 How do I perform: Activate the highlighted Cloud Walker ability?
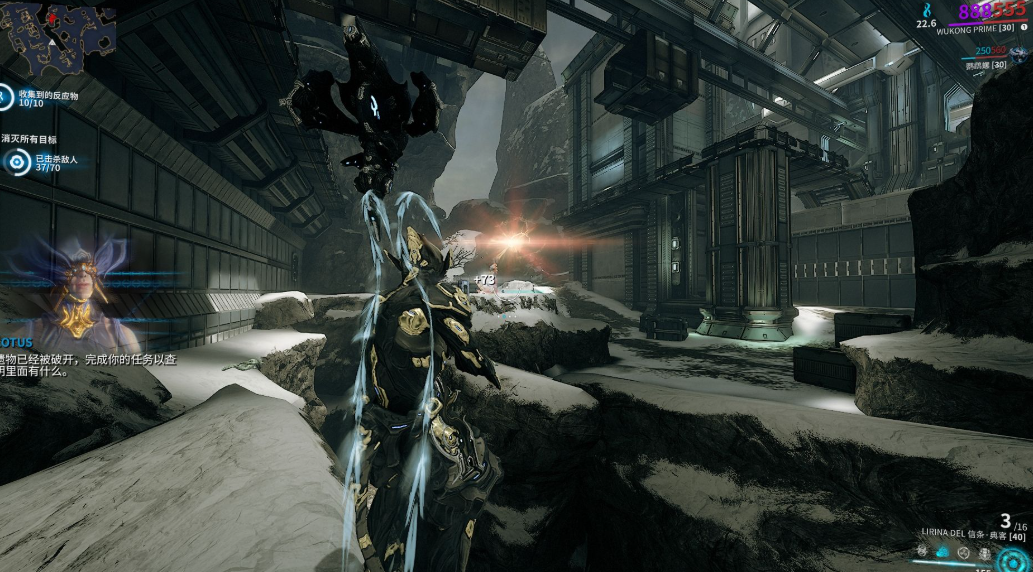[x=944, y=552]
